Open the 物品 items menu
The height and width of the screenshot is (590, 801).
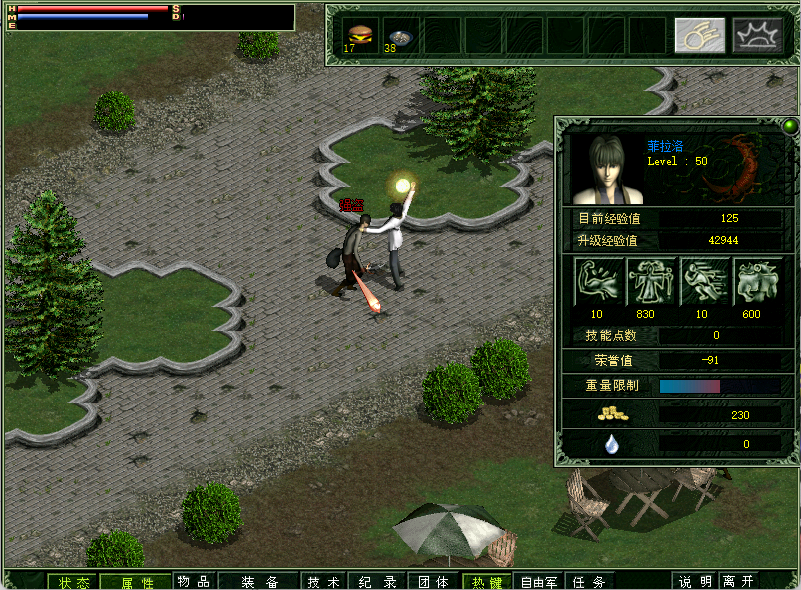(194, 582)
